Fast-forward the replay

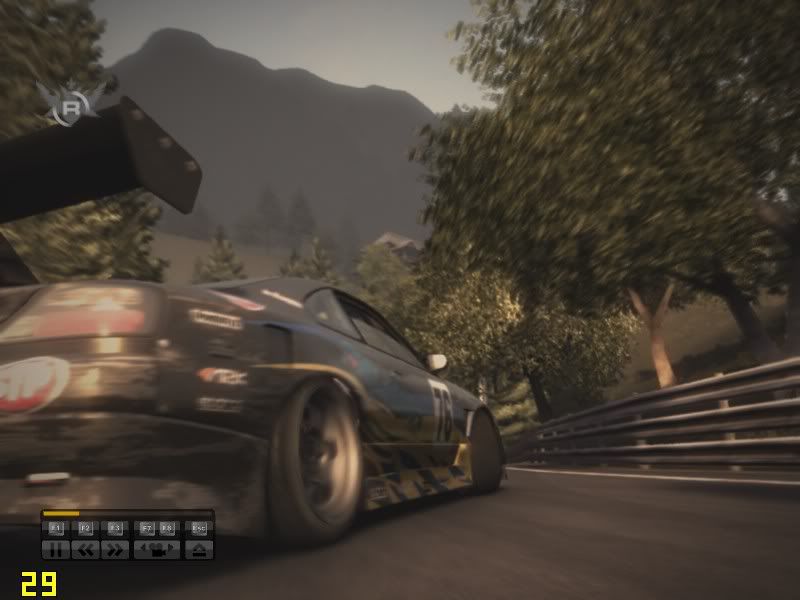click(115, 549)
